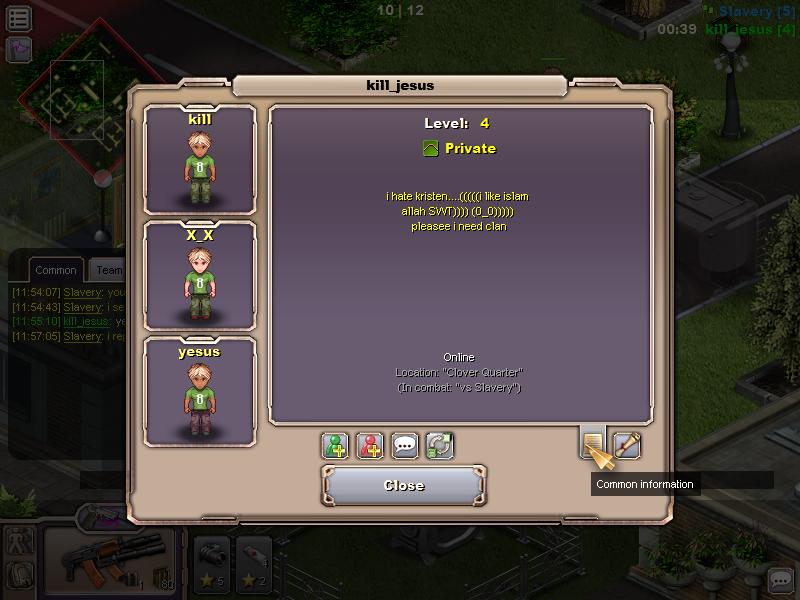Open the main menu list icon
Viewport: 800px width, 600px height.
click(18, 17)
